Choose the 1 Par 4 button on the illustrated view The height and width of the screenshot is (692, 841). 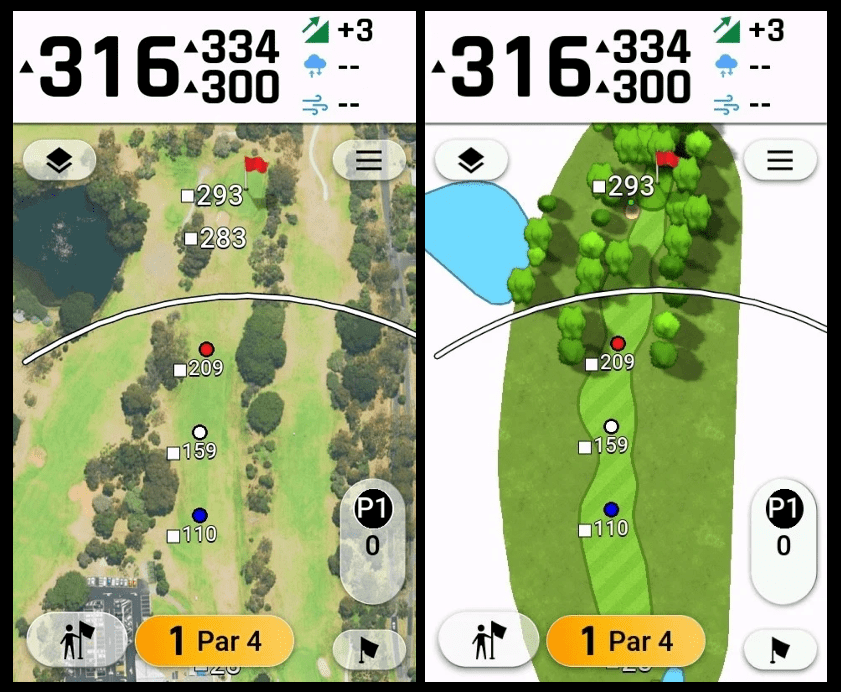click(x=626, y=641)
